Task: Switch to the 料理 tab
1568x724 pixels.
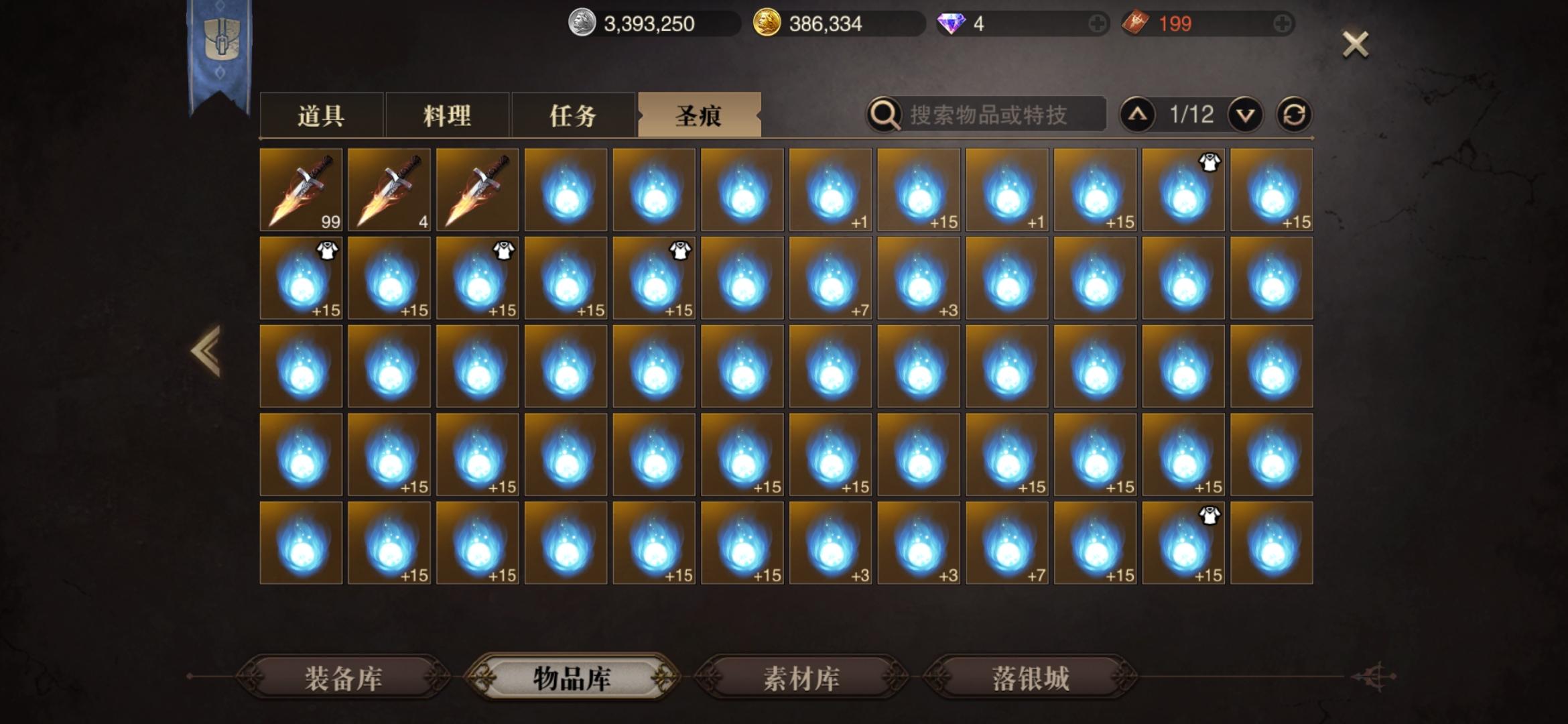Action: [446, 115]
